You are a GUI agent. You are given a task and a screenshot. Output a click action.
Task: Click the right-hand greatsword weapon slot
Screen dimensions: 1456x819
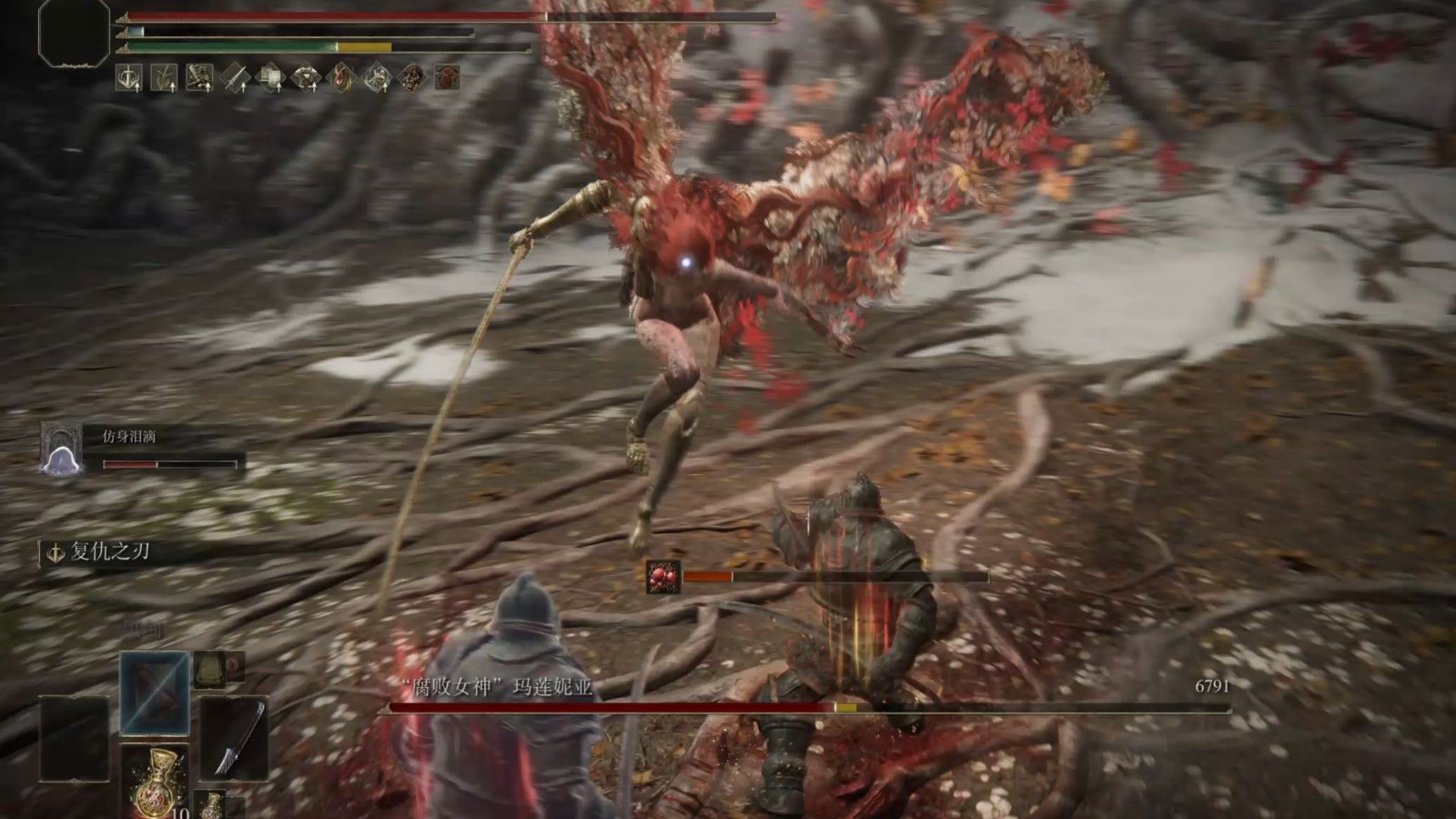pos(234,737)
